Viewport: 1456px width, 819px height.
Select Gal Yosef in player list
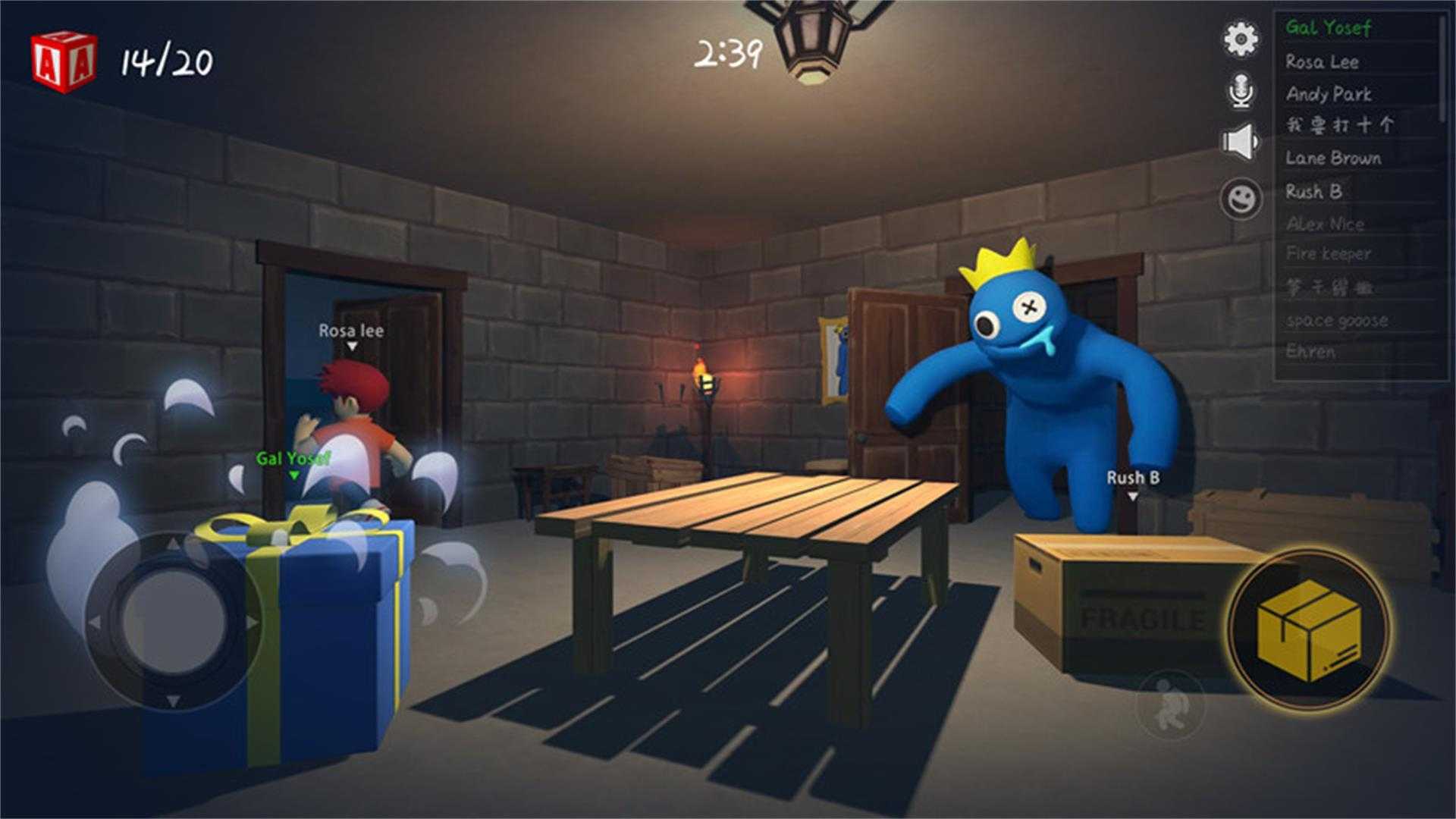[1328, 28]
